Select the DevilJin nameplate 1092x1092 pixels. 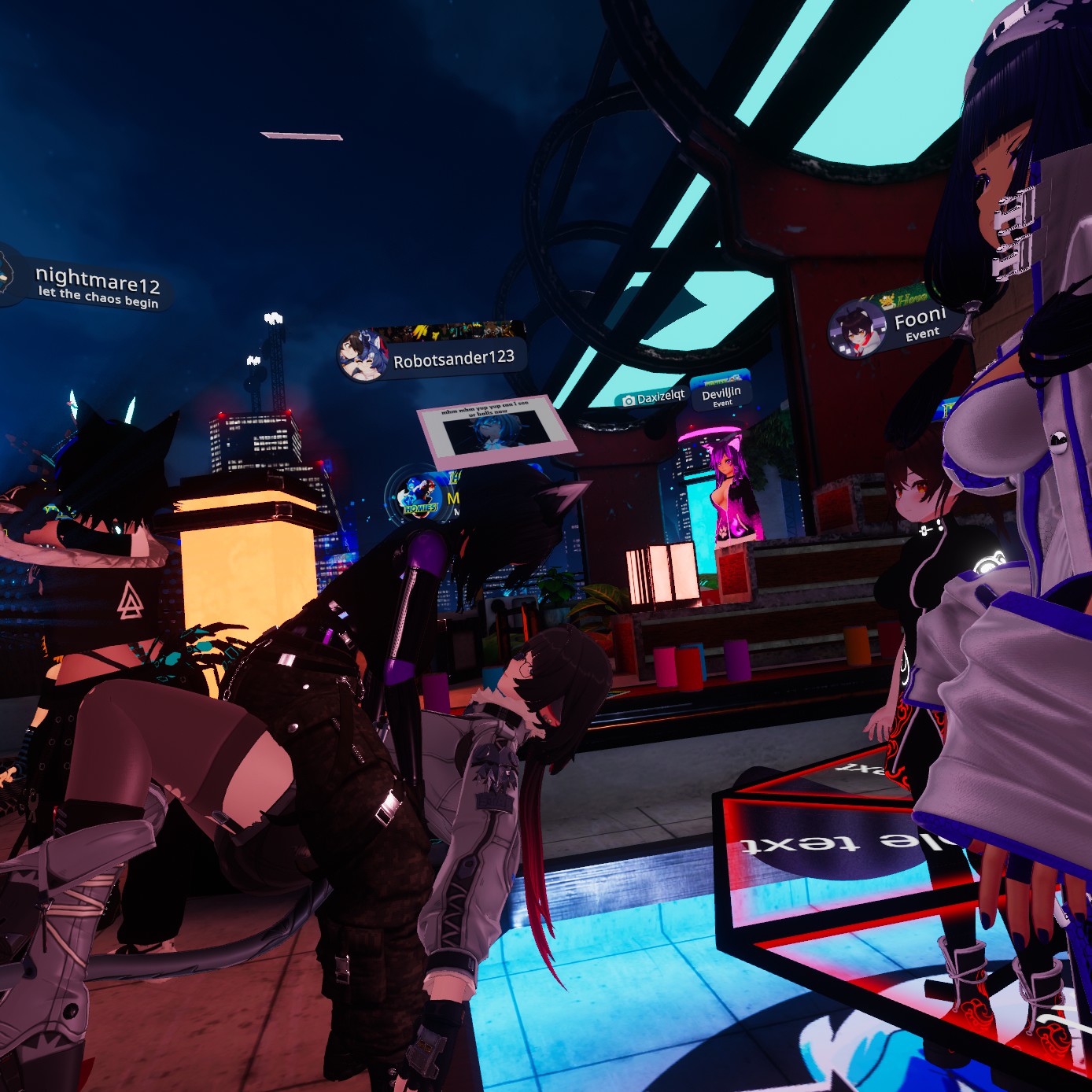(721, 395)
